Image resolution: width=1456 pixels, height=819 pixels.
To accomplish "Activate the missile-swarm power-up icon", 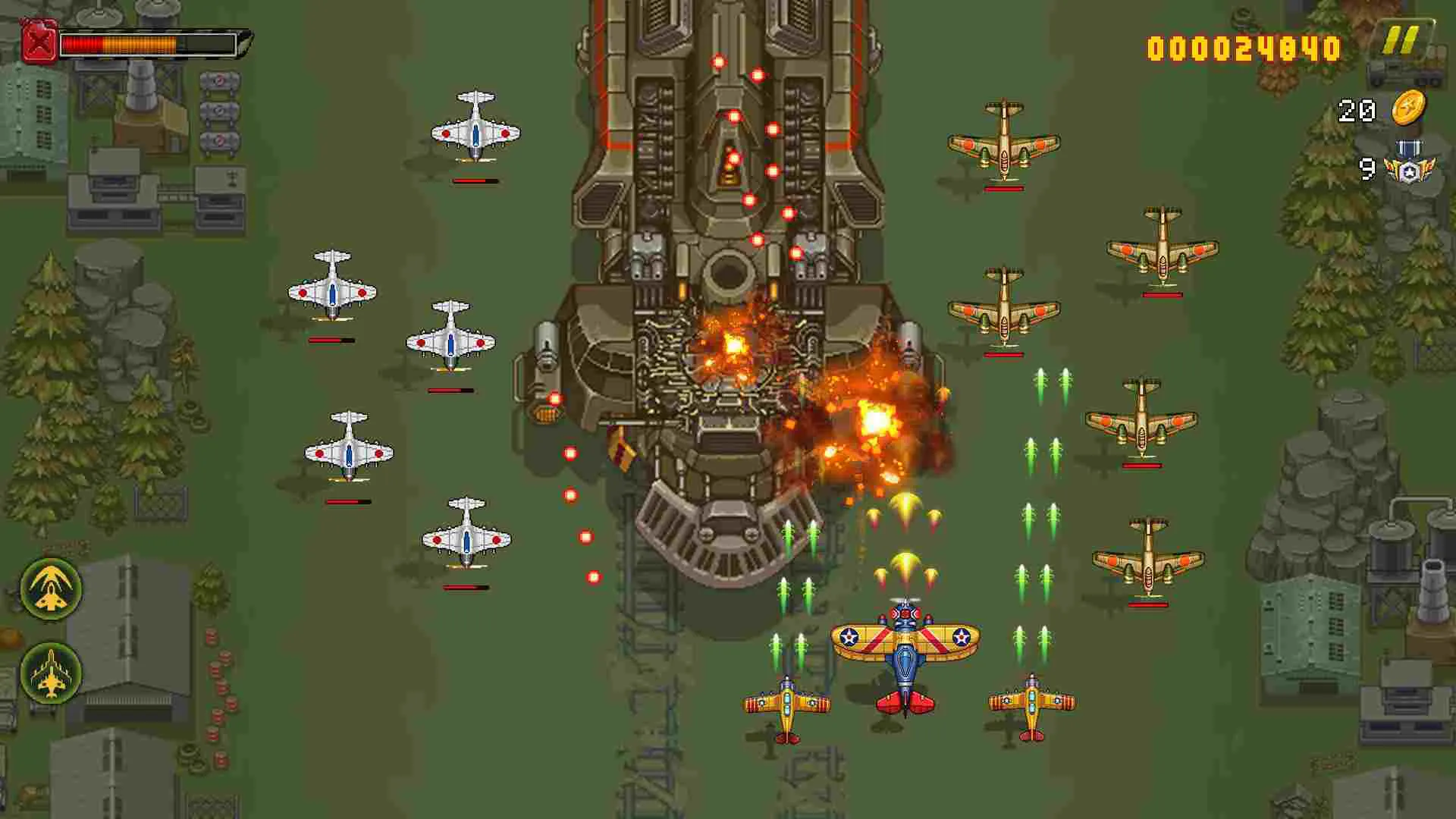I will (x=51, y=590).
